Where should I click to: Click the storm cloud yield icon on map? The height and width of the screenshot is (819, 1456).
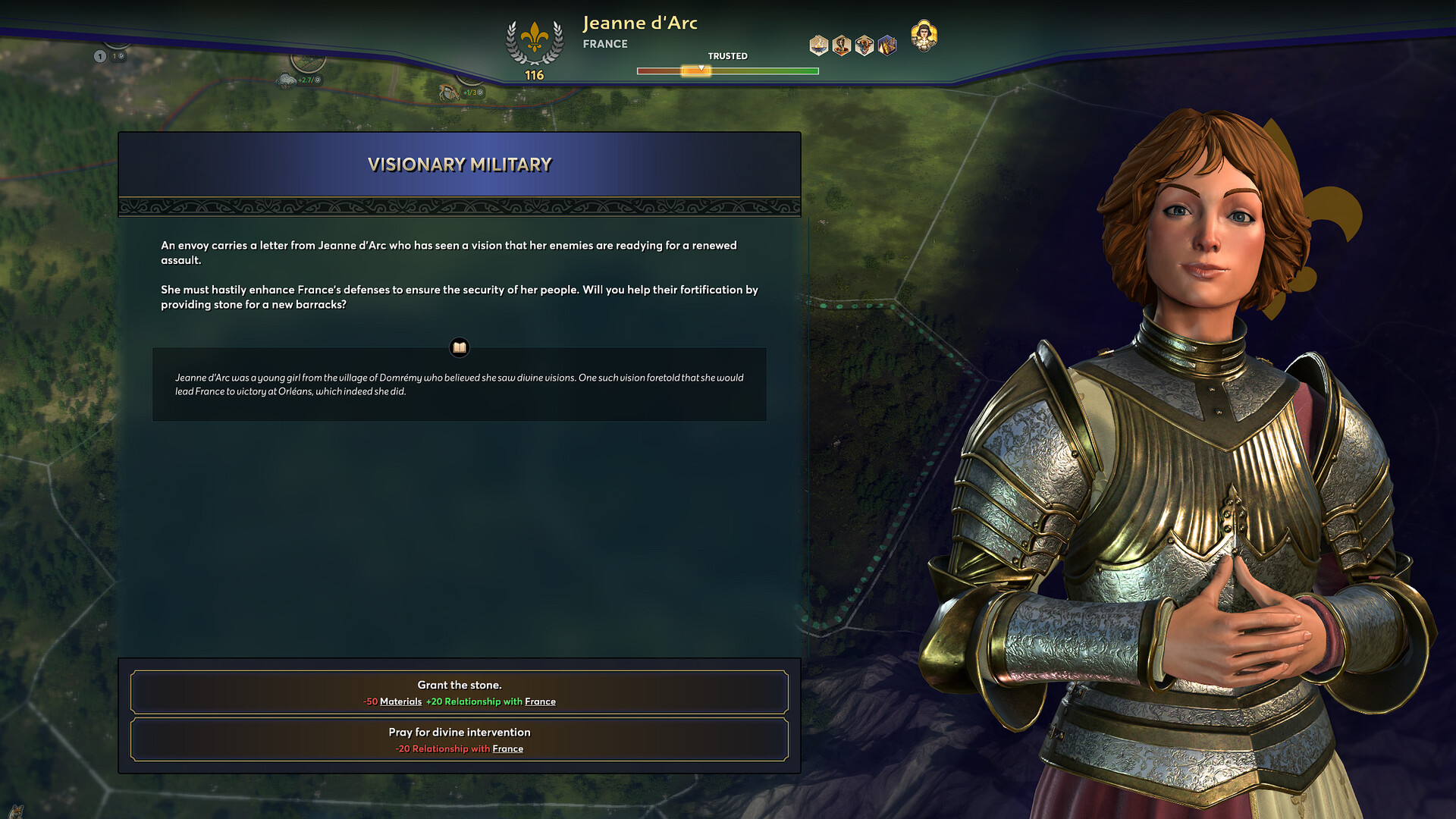[x=286, y=80]
